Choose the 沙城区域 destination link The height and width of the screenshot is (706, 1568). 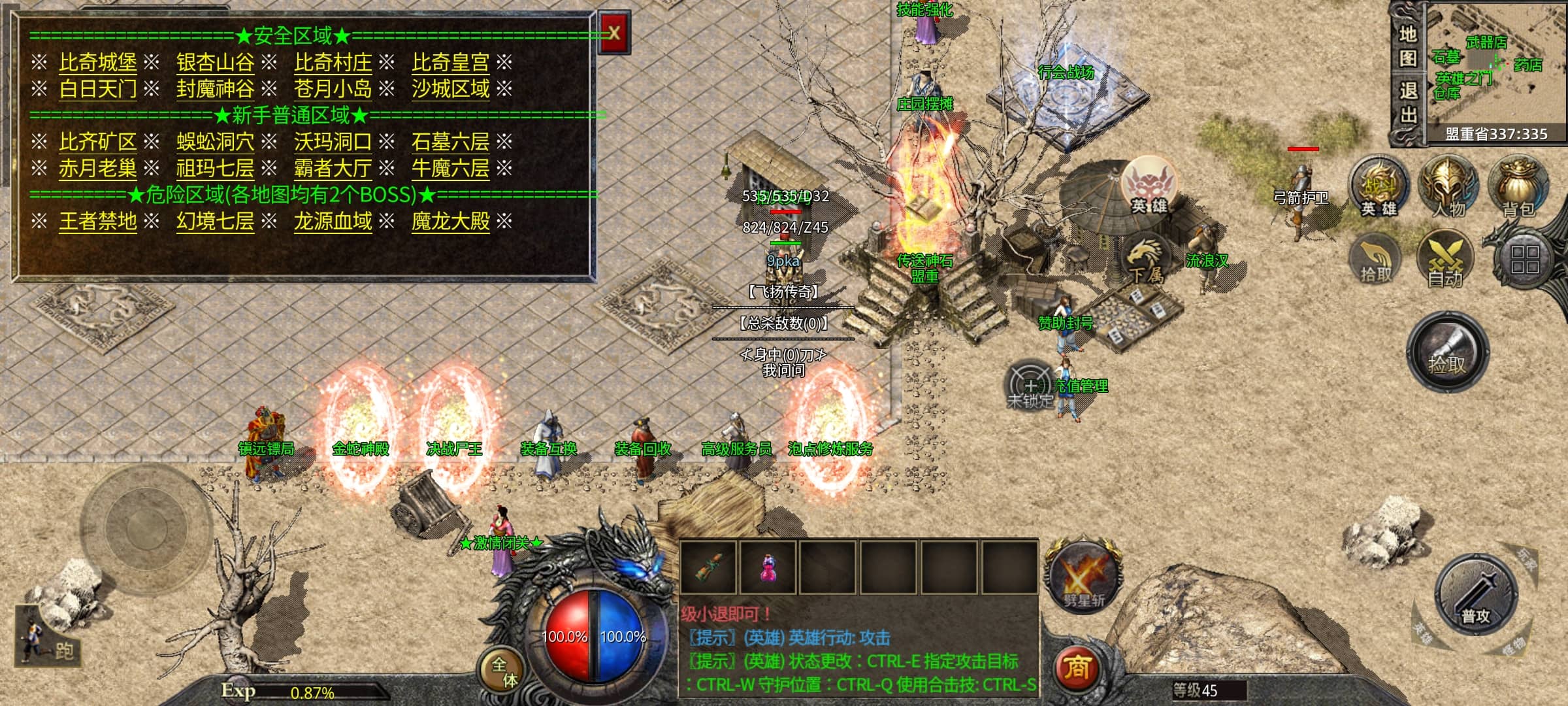[x=450, y=89]
